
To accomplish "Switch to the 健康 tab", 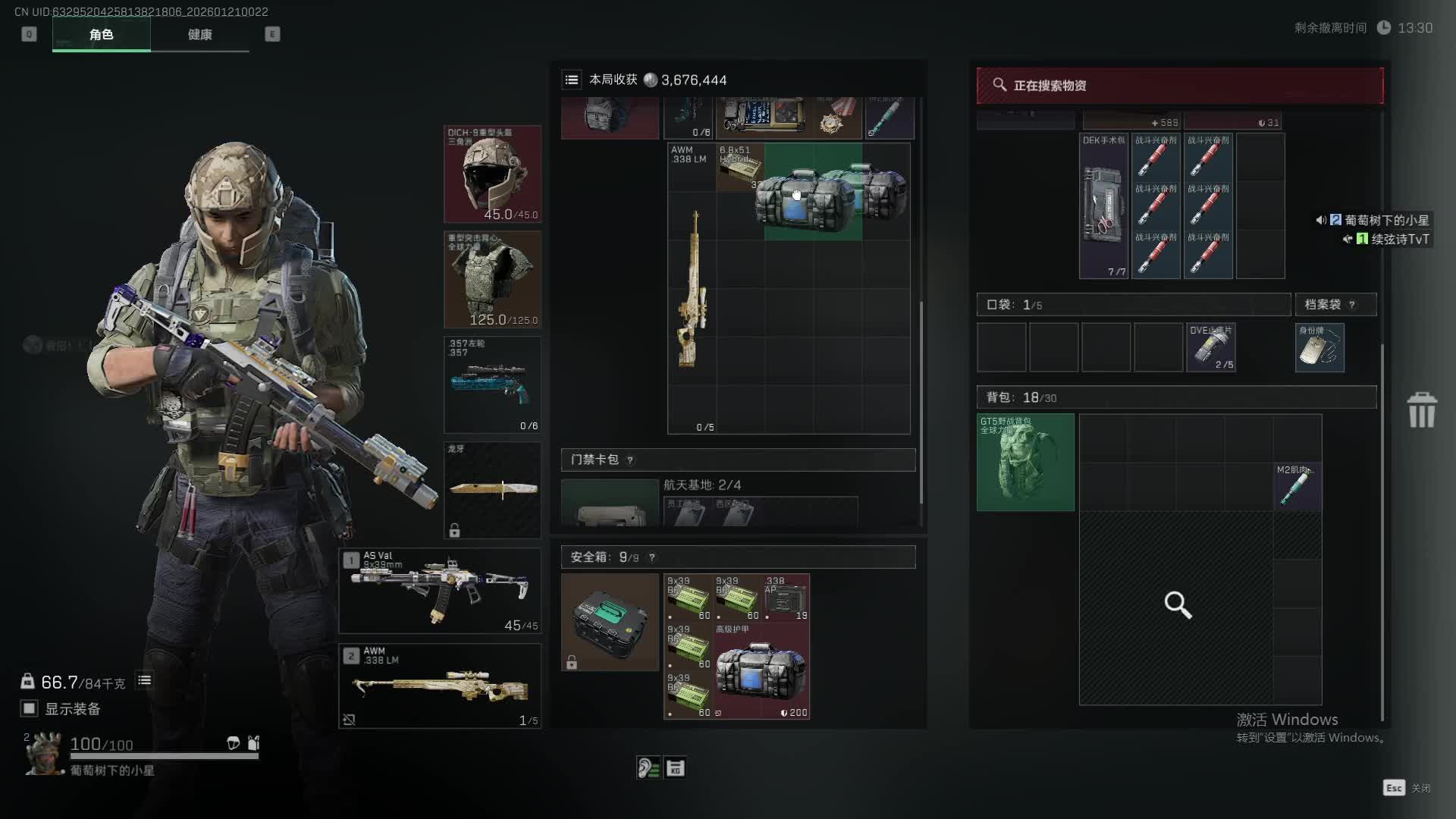I will [199, 35].
